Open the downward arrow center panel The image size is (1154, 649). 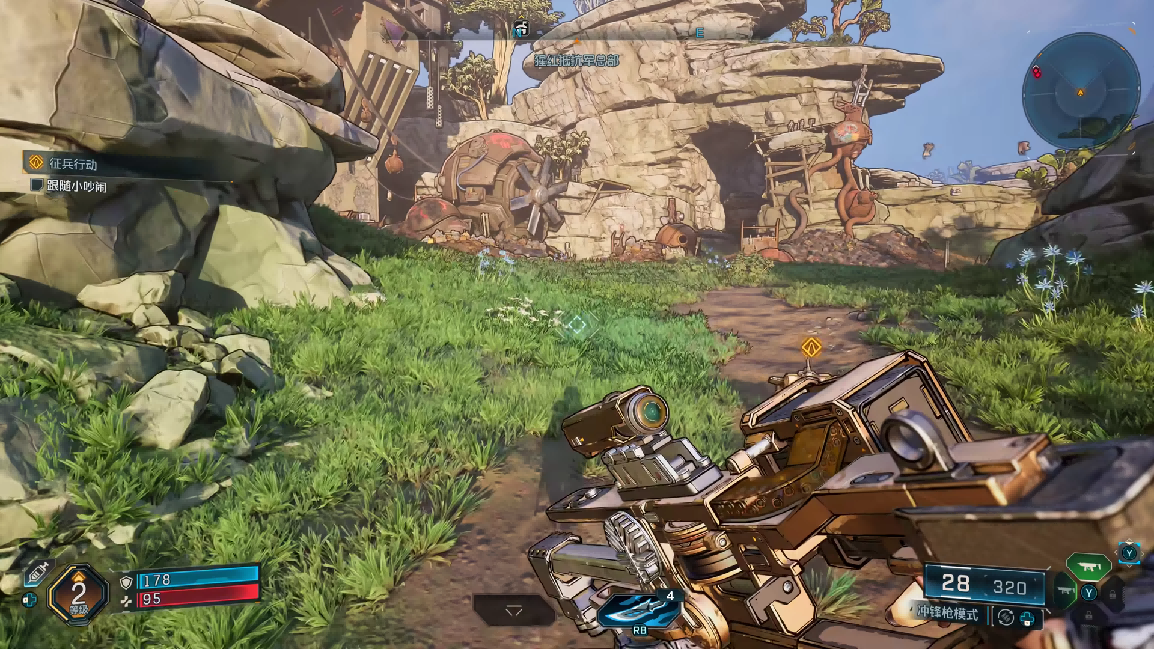pyautogui.click(x=514, y=609)
